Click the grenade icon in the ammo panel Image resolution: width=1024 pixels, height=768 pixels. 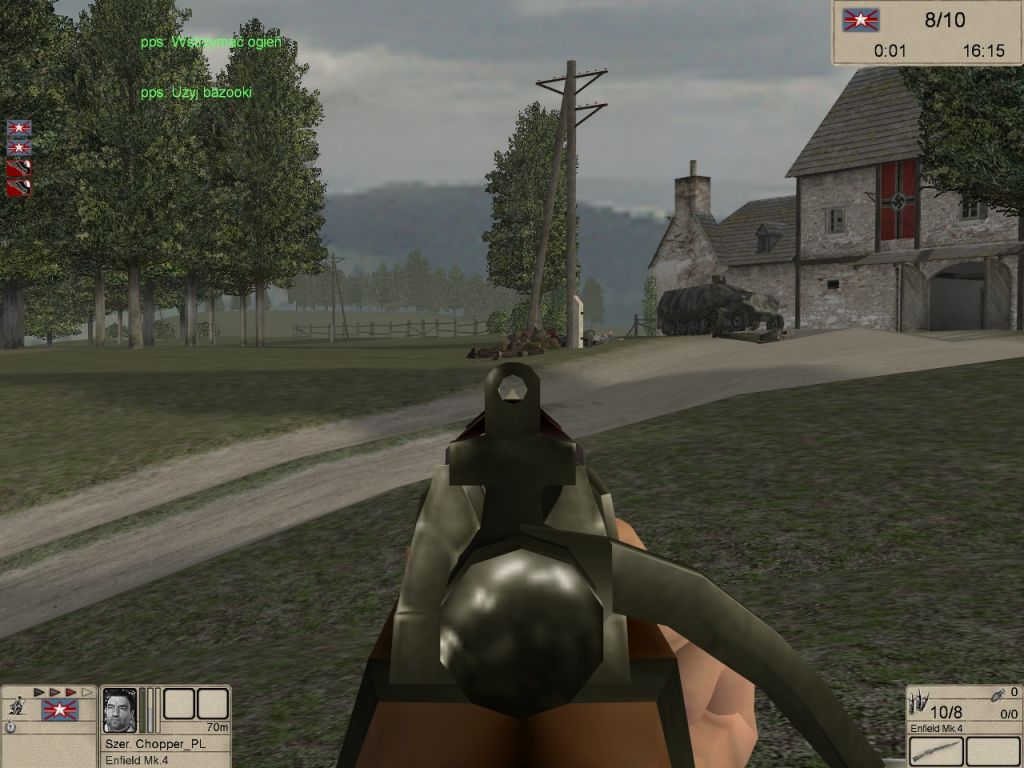[x=996, y=694]
